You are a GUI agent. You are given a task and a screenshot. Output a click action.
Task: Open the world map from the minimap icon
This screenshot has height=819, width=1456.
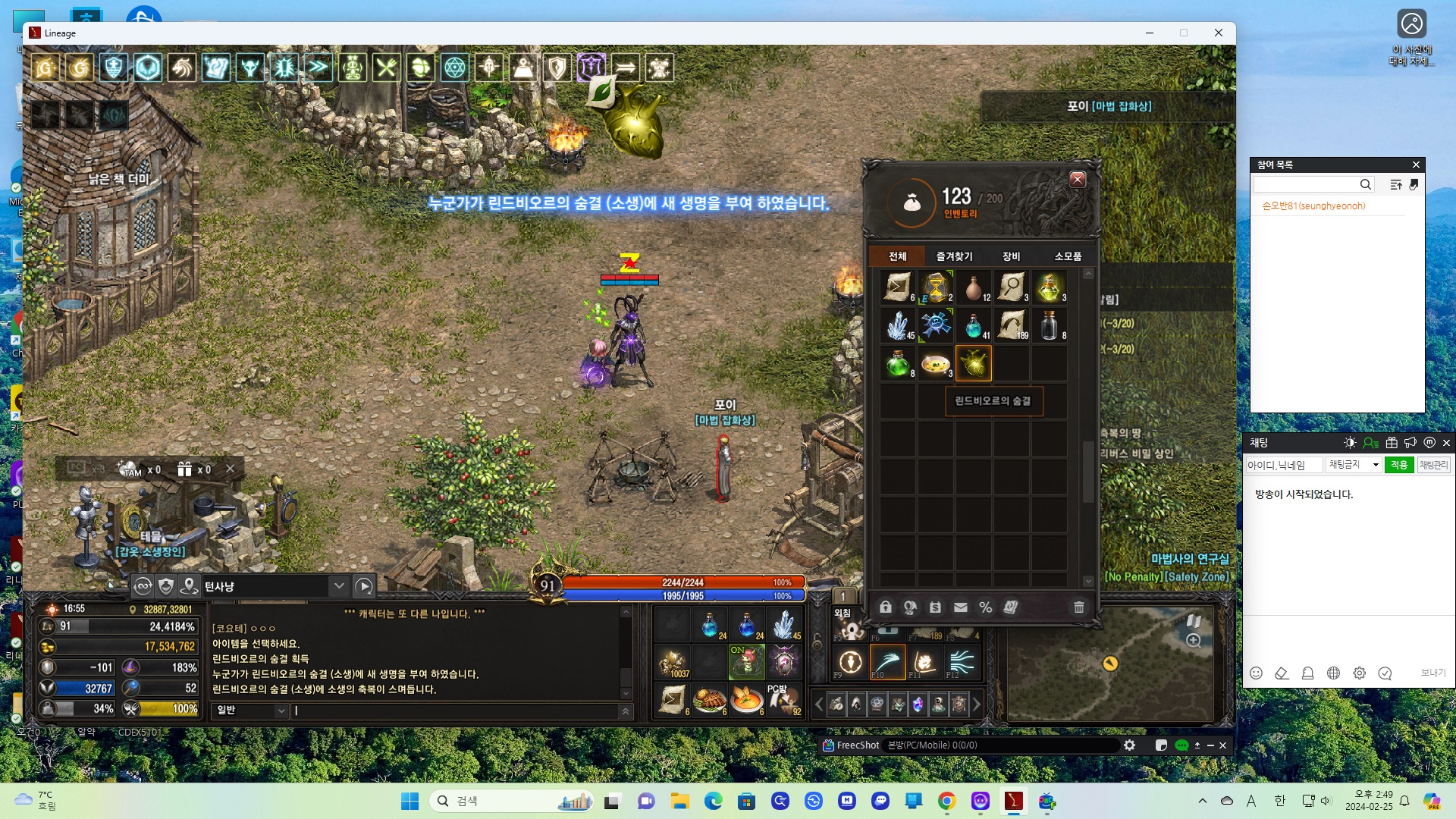pos(1193,620)
